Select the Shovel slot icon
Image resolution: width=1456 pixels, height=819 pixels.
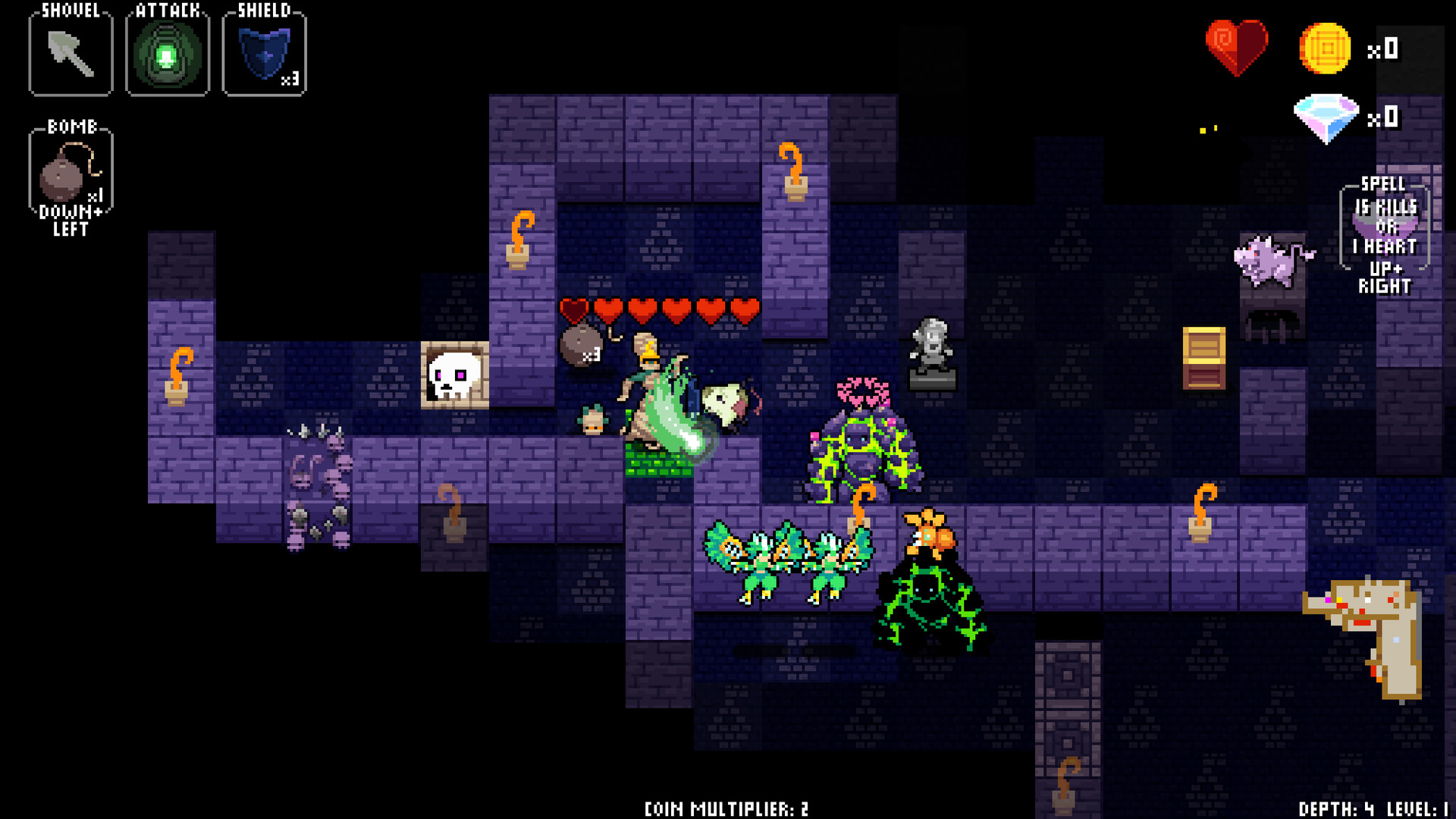click(x=70, y=53)
